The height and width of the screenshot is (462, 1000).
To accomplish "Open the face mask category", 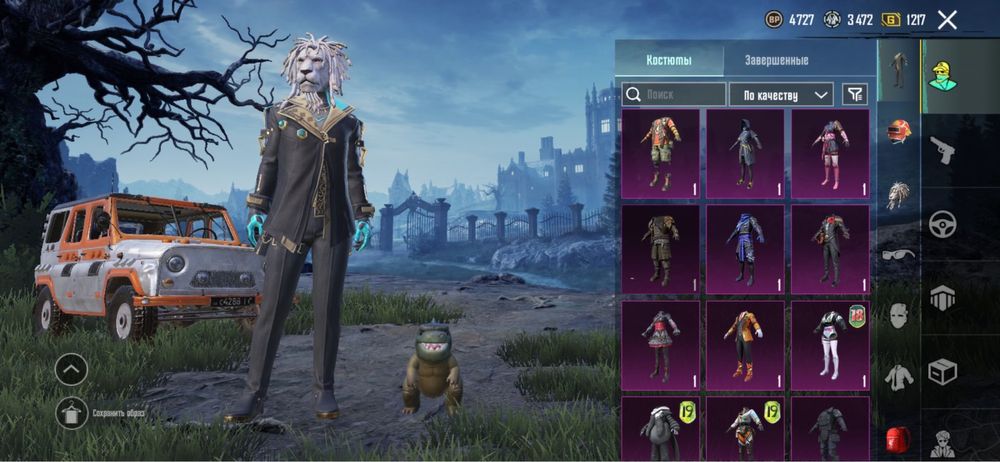I will click(899, 316).
